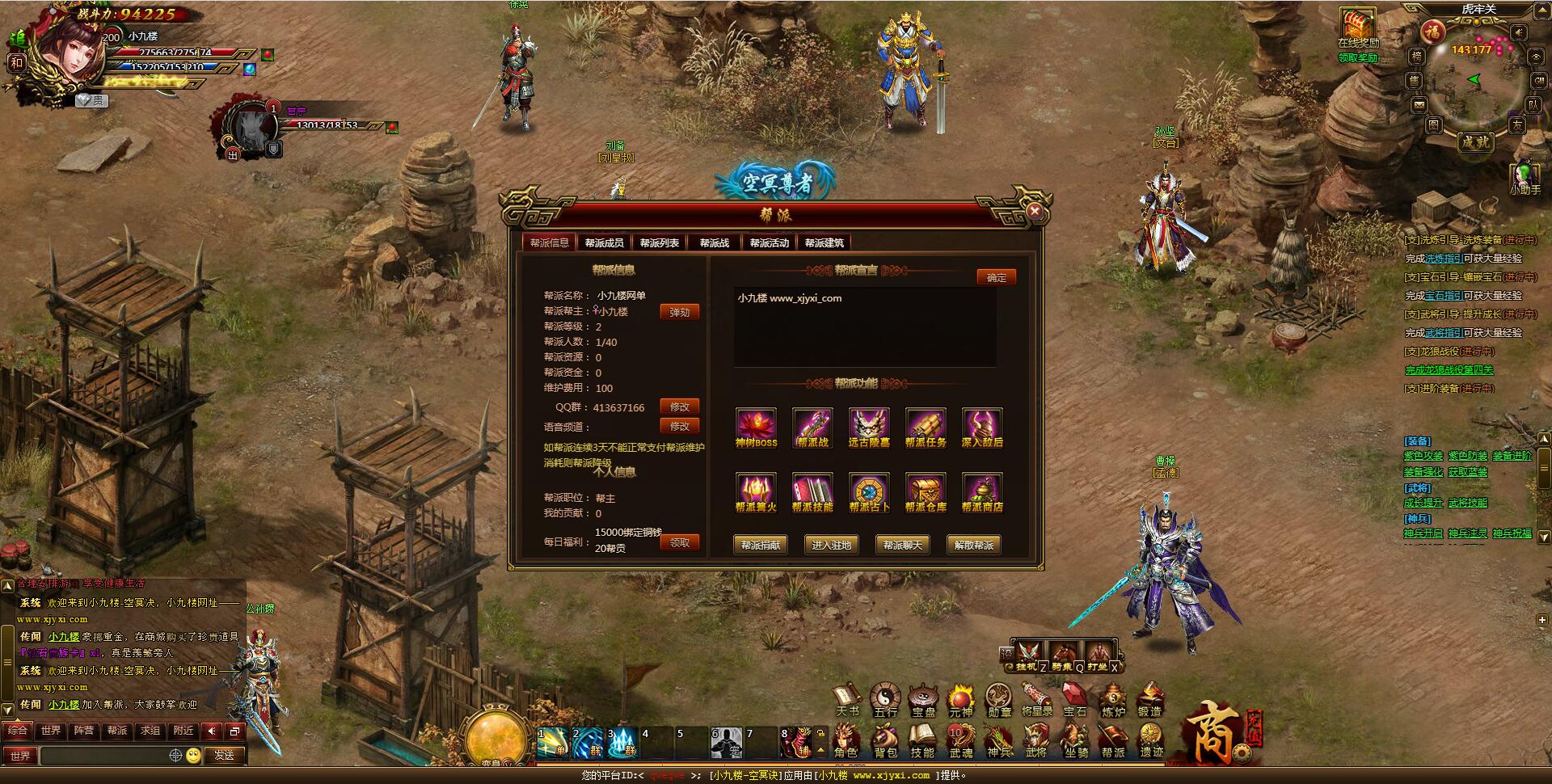Image resolution: width=1552 pixels, height=784 pixels.
Task: Open 帮派聊天 guild chat
Action: pos(902,545)
